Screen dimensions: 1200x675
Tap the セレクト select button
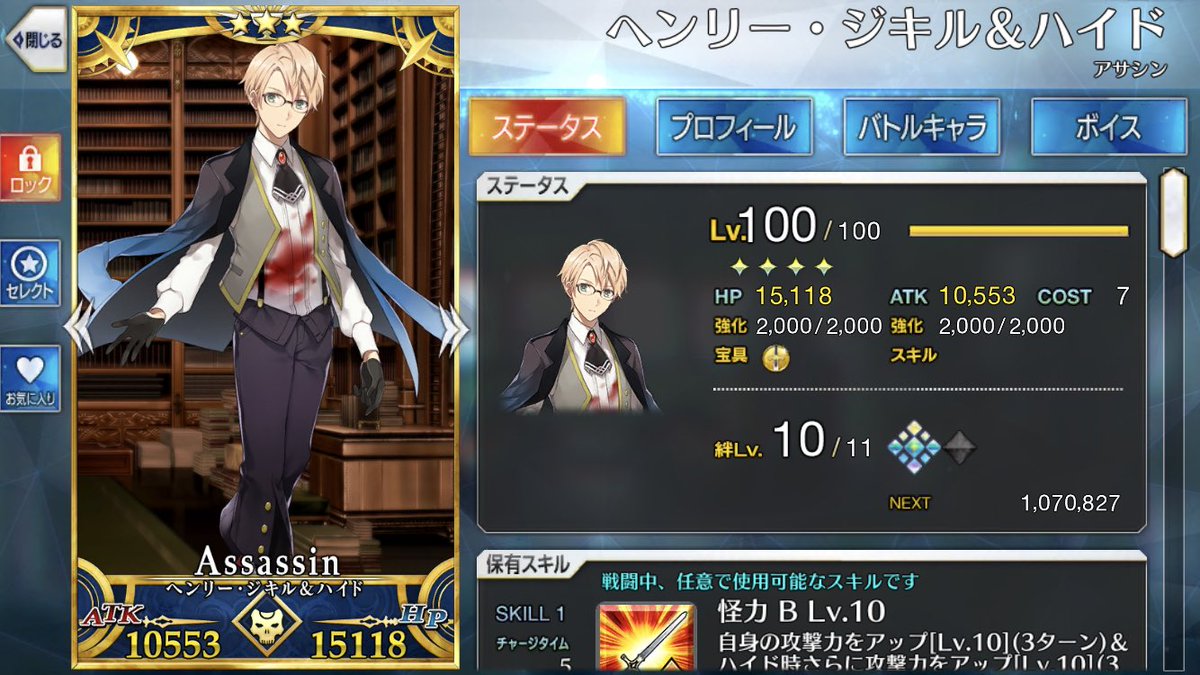(30, 273)
